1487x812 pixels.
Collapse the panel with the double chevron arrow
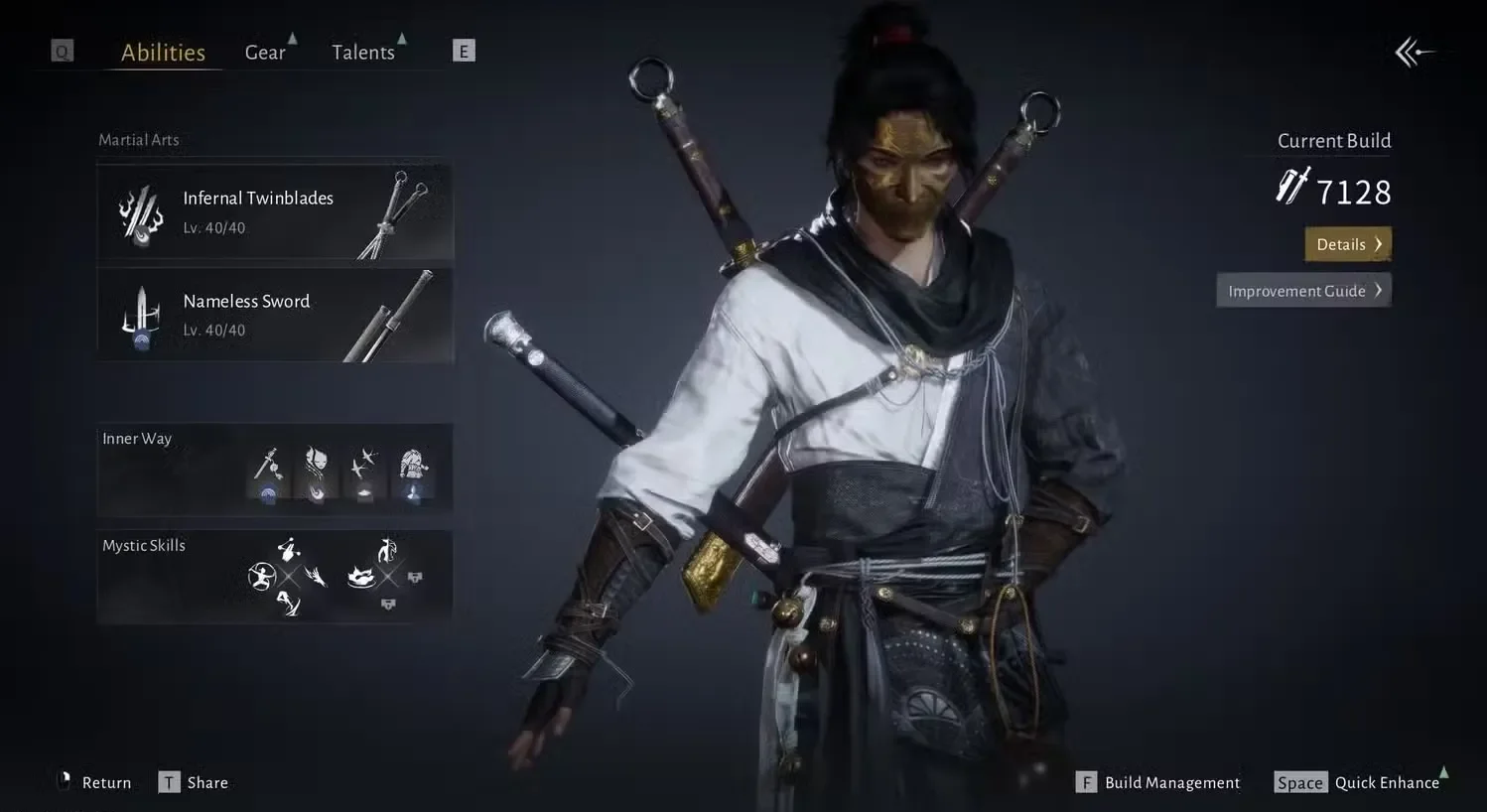pyautogui.click(x=1414, y=52)
